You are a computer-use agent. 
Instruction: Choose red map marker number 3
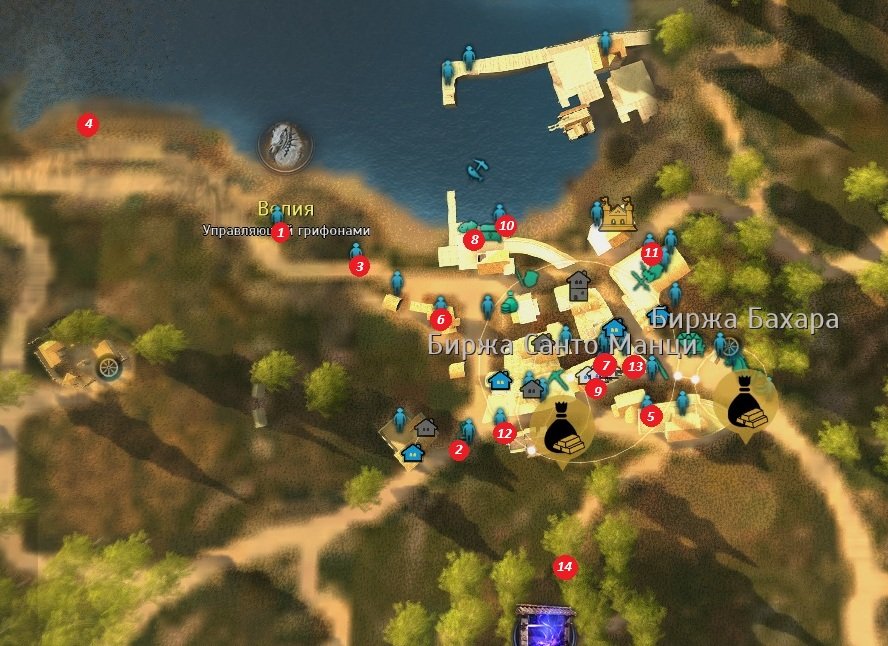[360, 267]
